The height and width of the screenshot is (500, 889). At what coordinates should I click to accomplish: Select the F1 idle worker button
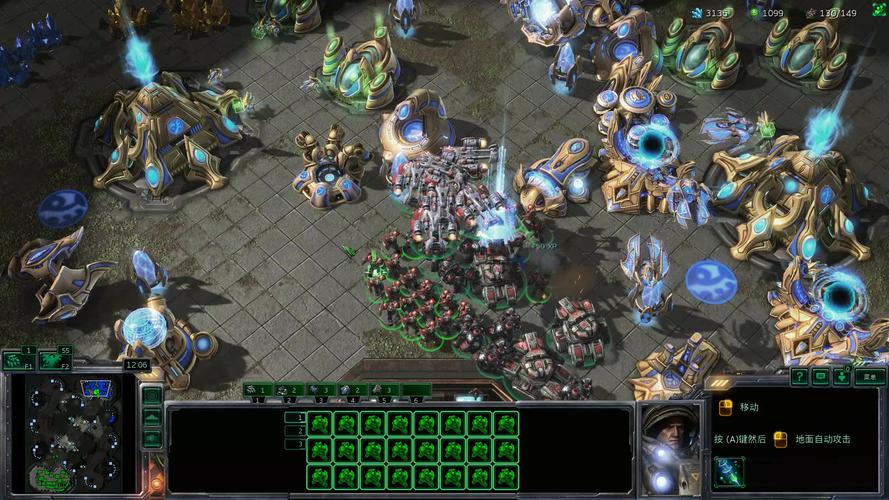(16, 360)
